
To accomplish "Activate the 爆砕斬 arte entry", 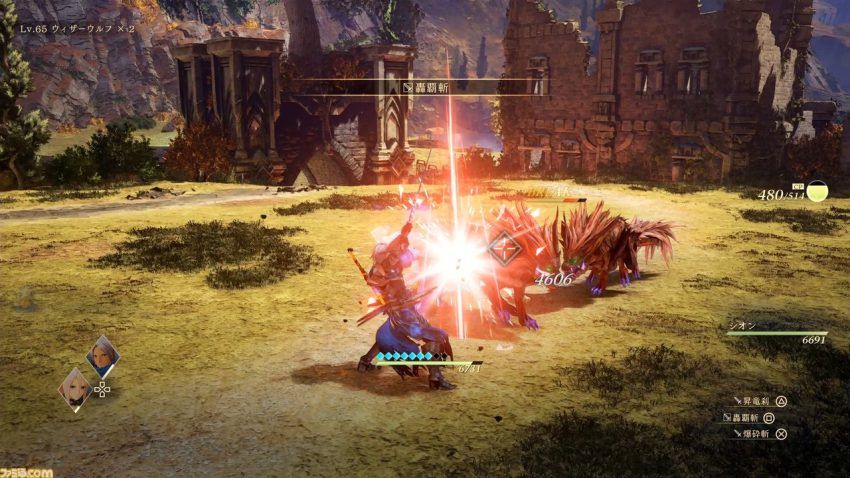I will coord(758,434).
